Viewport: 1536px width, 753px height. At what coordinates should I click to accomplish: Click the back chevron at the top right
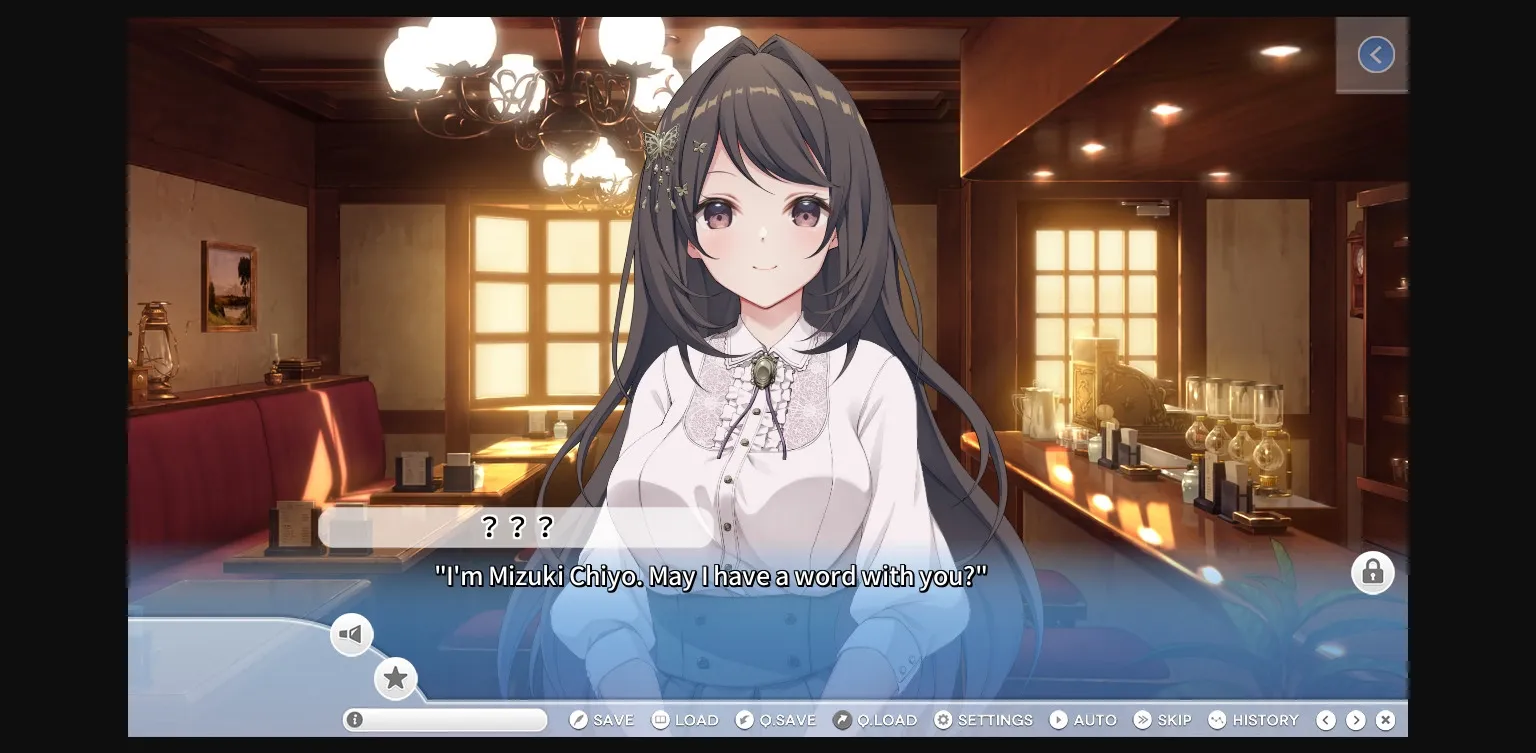coord(1375,54)
